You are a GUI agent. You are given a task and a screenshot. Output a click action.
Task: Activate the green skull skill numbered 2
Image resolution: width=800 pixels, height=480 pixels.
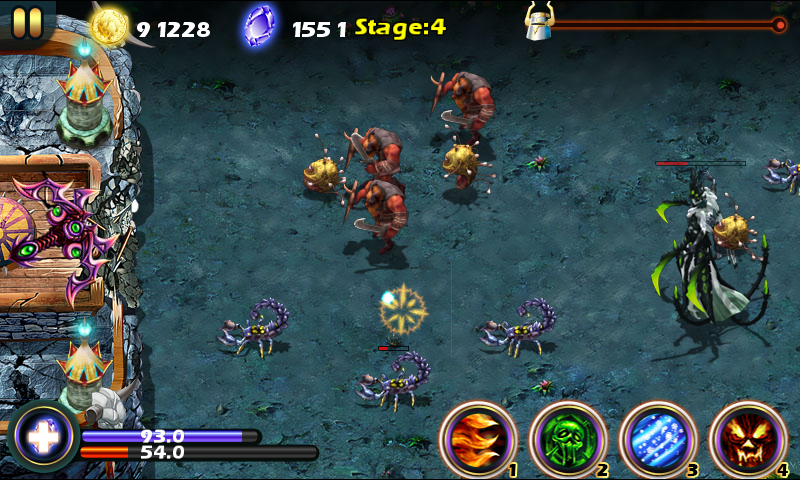coord(567,439)
